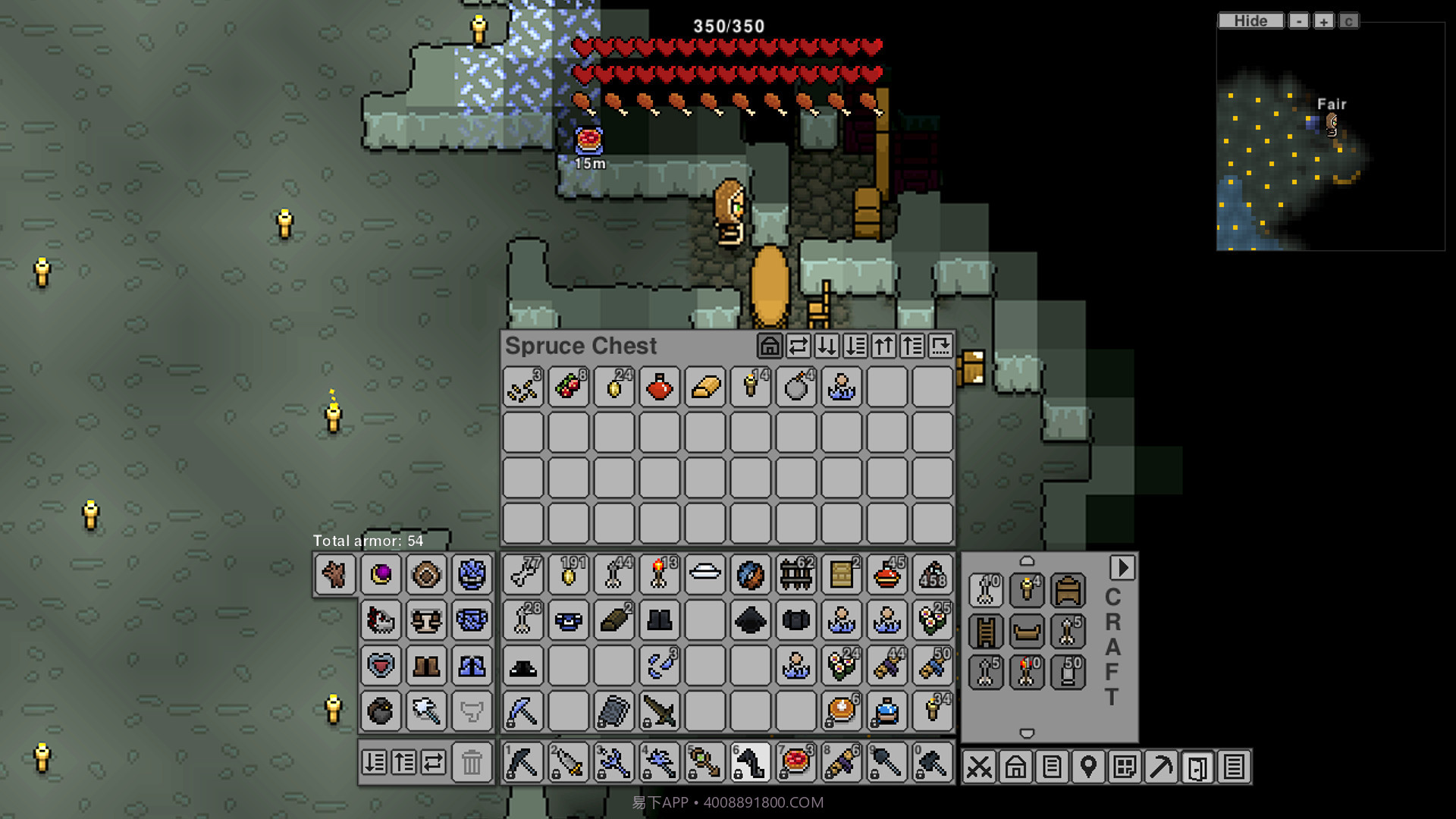Close panels using the crossed-swords X button
Image resolution: width=1456 pixels, height=819 pixels.
coord(979,767)
